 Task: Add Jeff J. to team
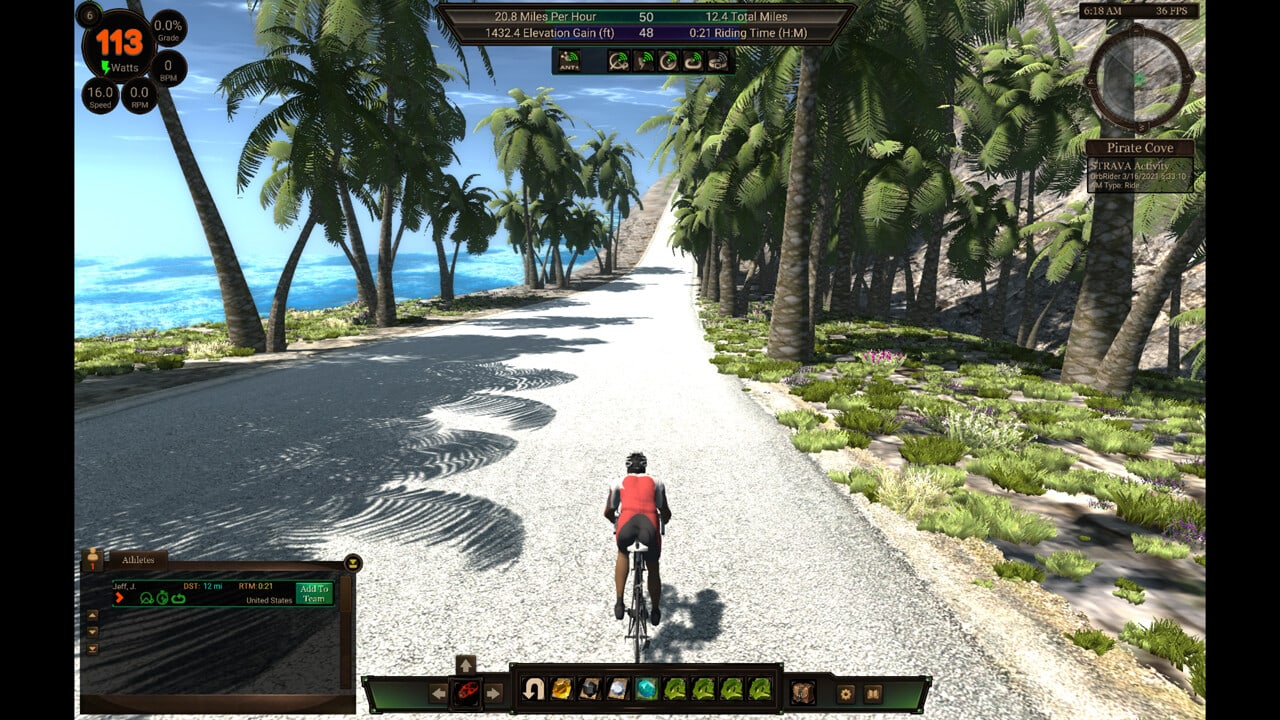314,593
